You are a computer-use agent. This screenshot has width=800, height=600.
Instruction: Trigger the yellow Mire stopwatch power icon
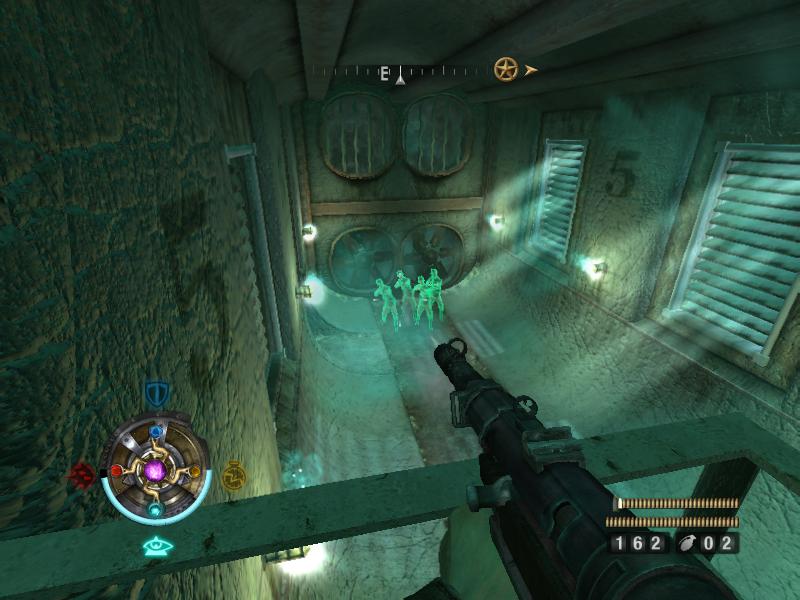233,473
